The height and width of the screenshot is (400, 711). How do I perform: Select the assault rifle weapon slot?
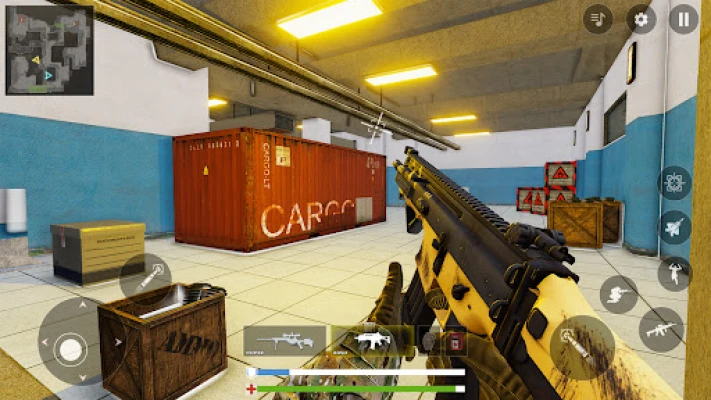coord(372,341)
